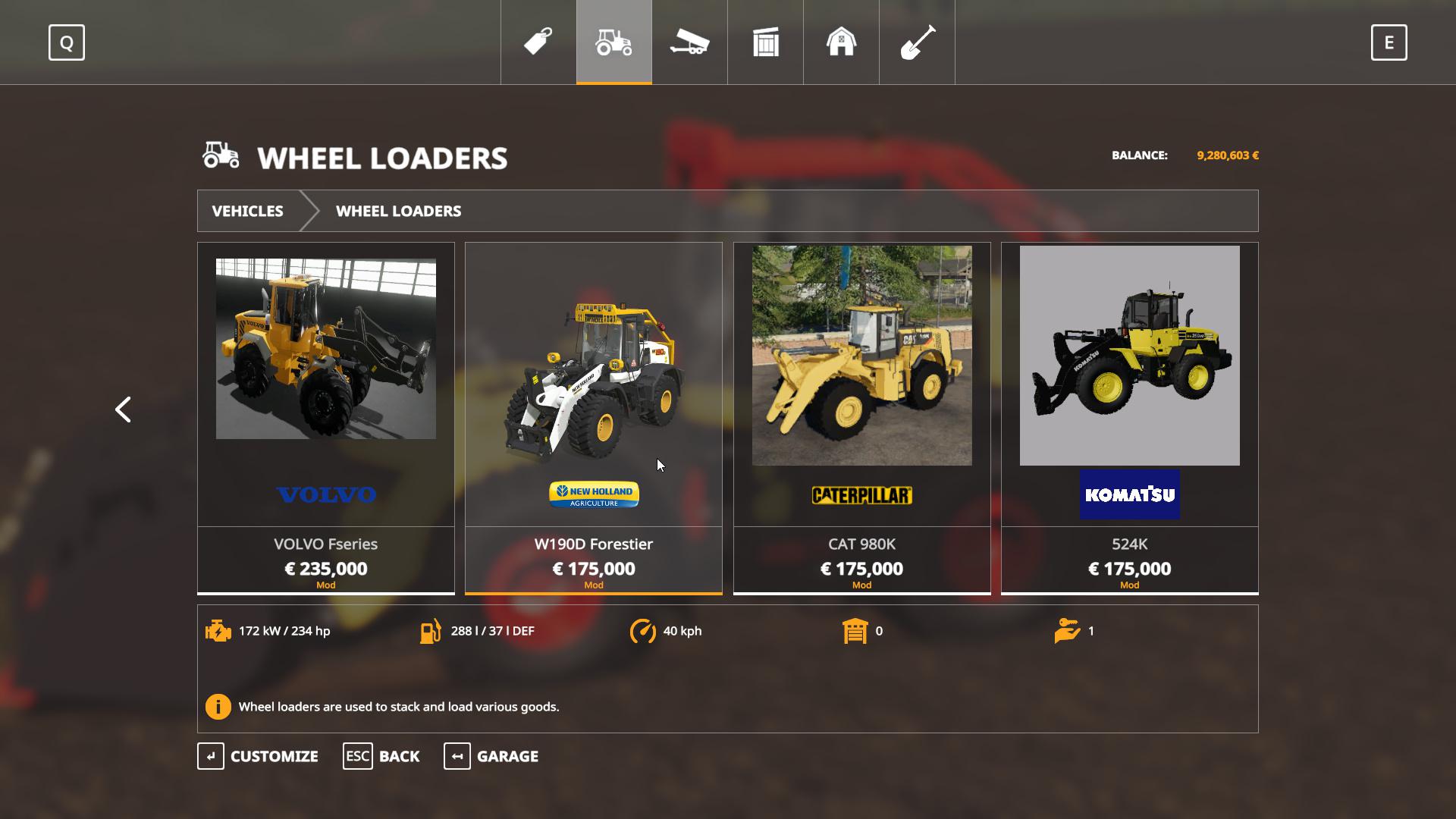
Task: Open the GARAGE view
Action: [x=491, y=756]
